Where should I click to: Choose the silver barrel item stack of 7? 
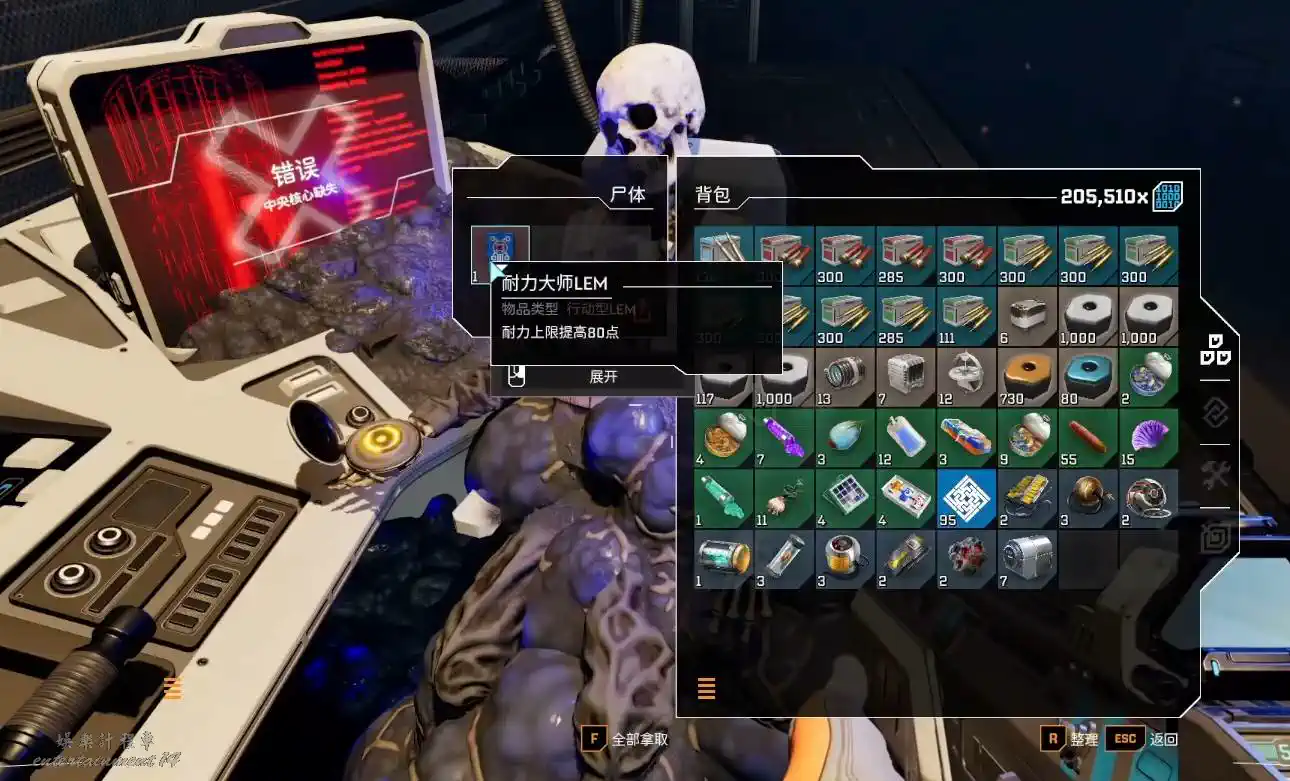1027,558
